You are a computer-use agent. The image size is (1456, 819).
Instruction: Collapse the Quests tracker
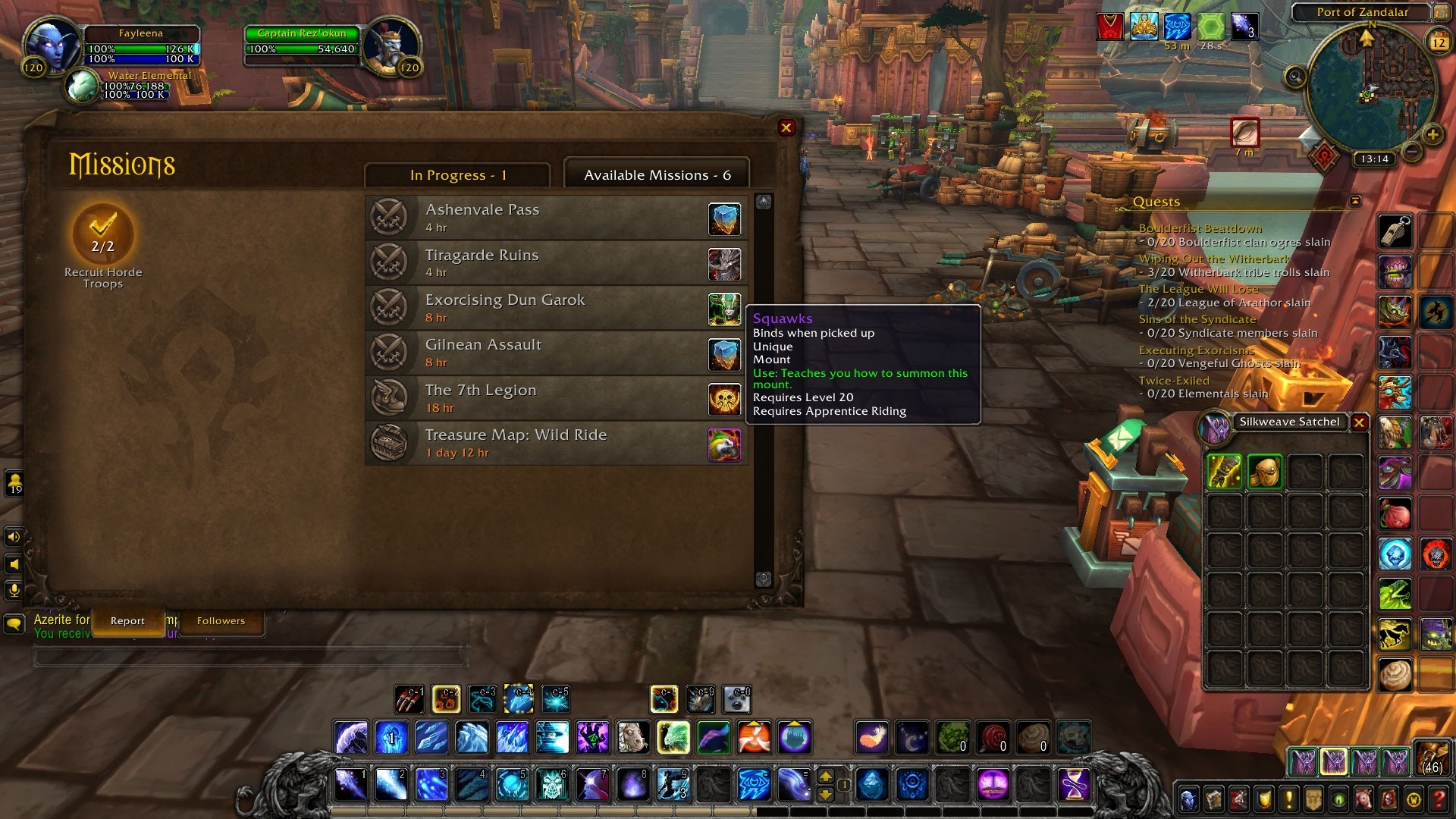[1356, 201]
